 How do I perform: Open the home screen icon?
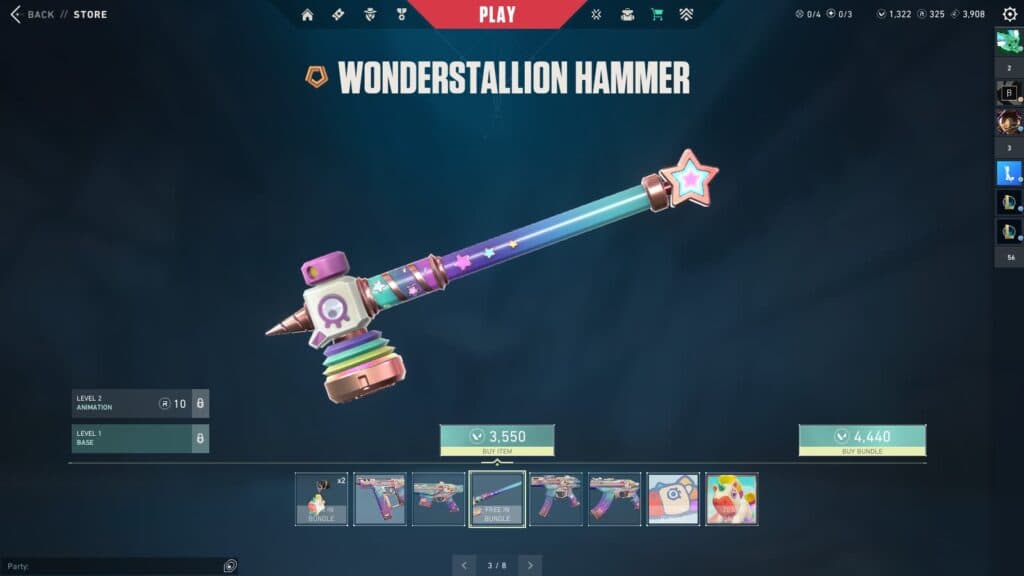click(307, 14)
